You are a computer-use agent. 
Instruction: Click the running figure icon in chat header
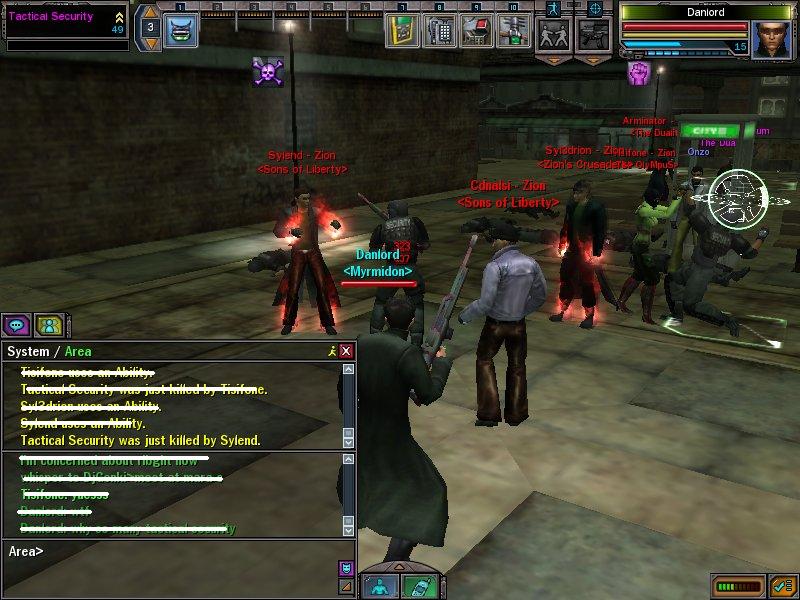click(x=332, y=351)
